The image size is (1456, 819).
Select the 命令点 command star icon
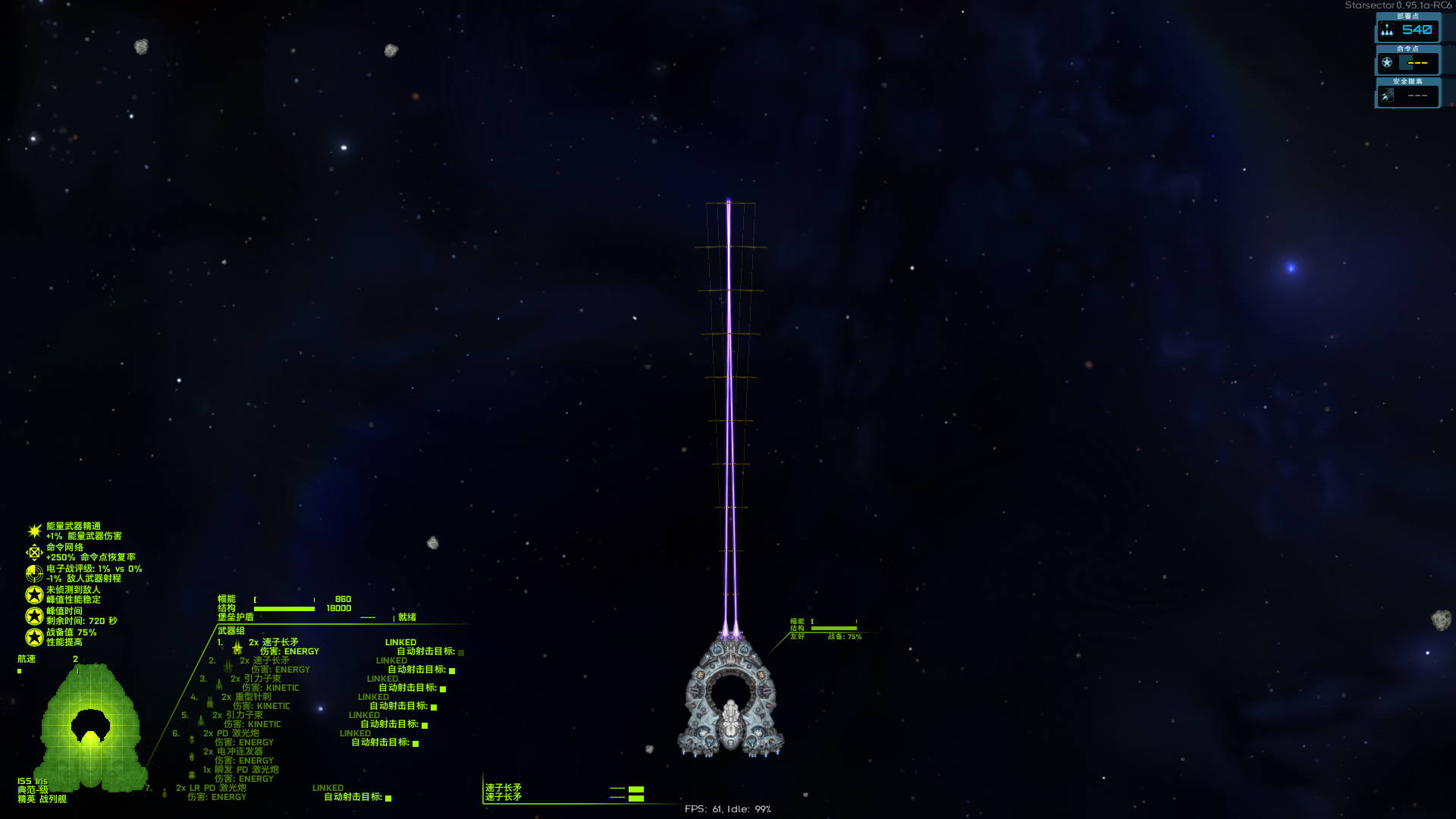click(1386, 62)
